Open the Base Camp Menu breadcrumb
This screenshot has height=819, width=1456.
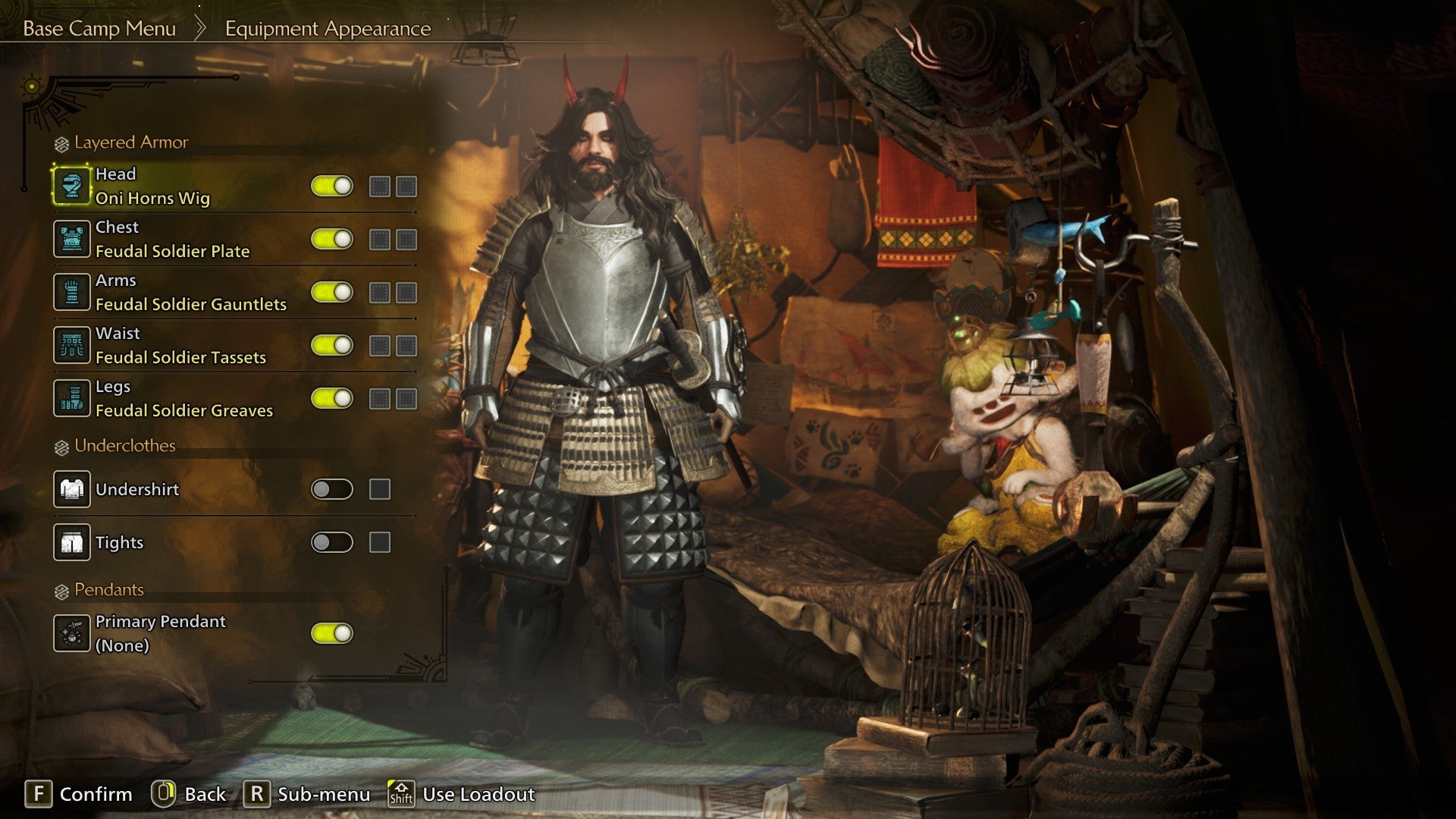click(99, 29)
